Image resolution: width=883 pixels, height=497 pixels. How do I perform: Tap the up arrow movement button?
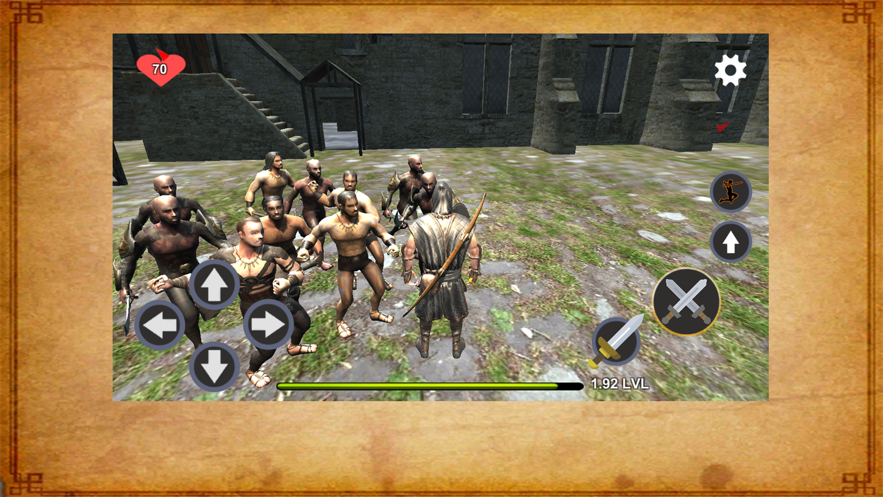(214, 285)
